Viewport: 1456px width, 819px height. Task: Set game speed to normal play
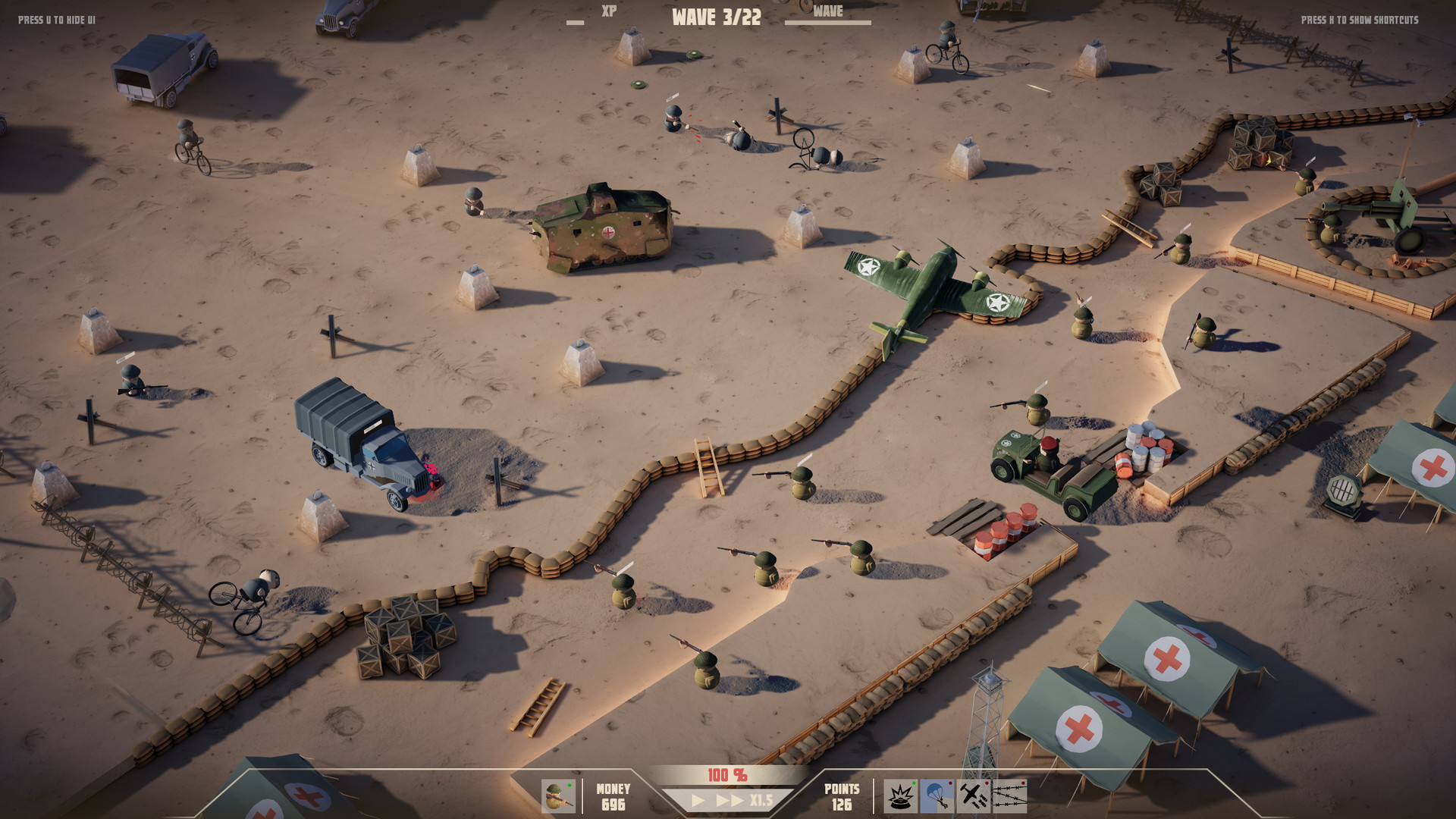(x=698, y=801)
